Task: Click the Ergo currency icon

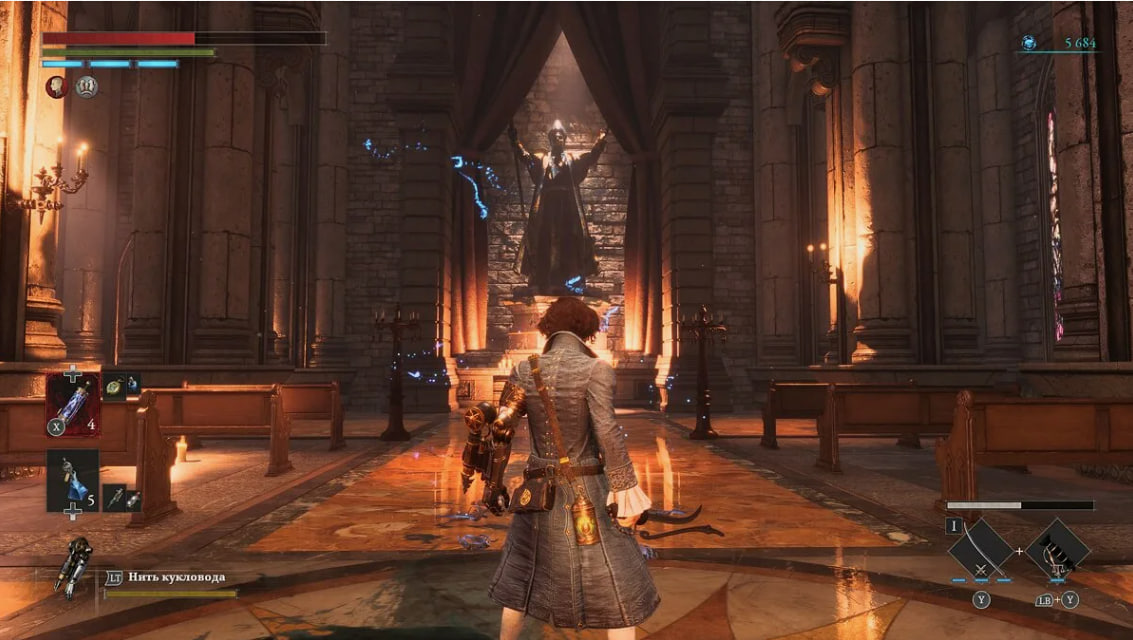Action: (x=1028, y=43)
